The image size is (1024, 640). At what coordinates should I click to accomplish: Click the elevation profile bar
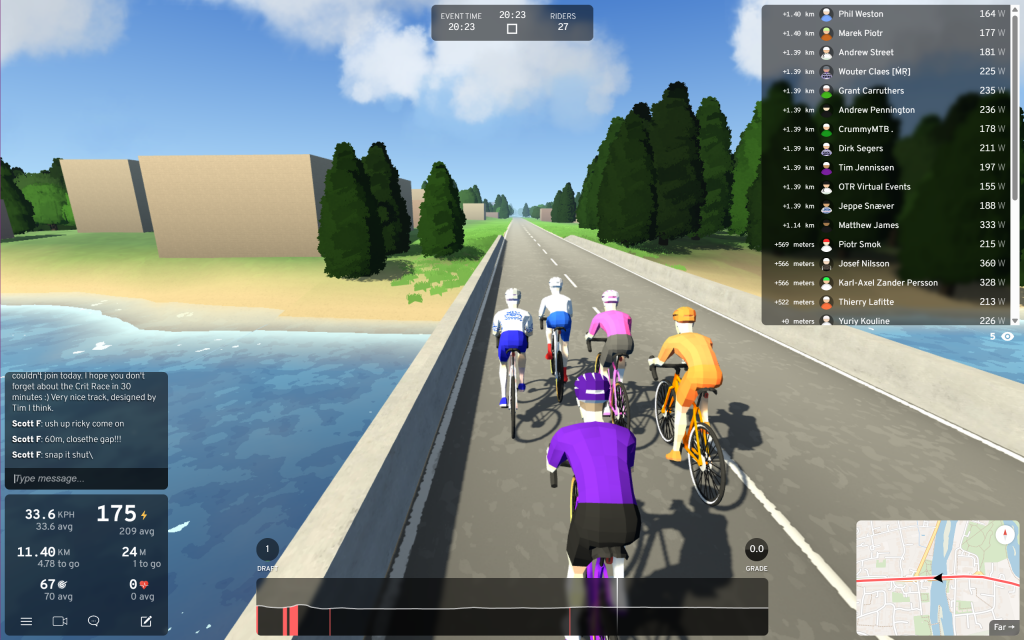click(512, 607)
